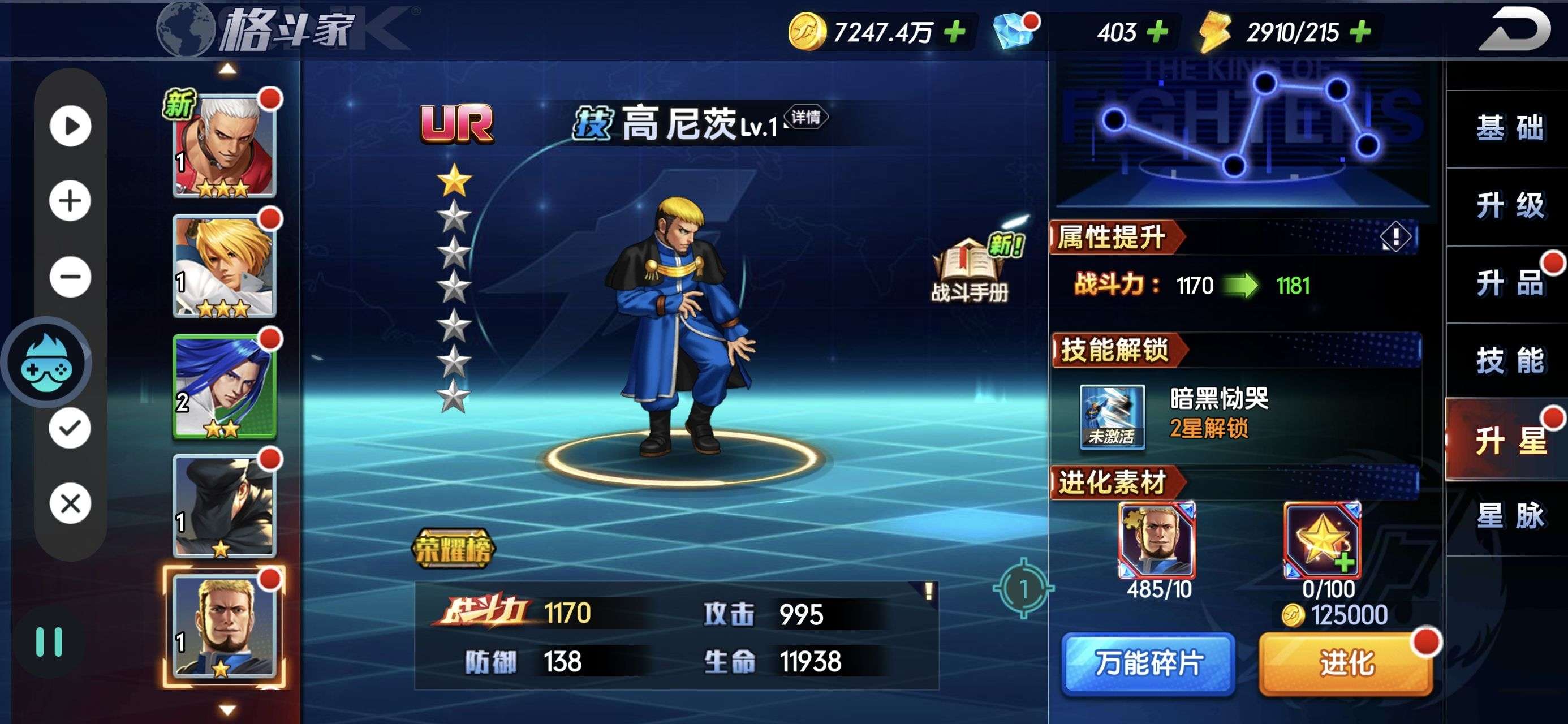Viewport: 1568px width, 724px height.
Task: Show fighter 详情 details
Action: [x=805, y=117]
